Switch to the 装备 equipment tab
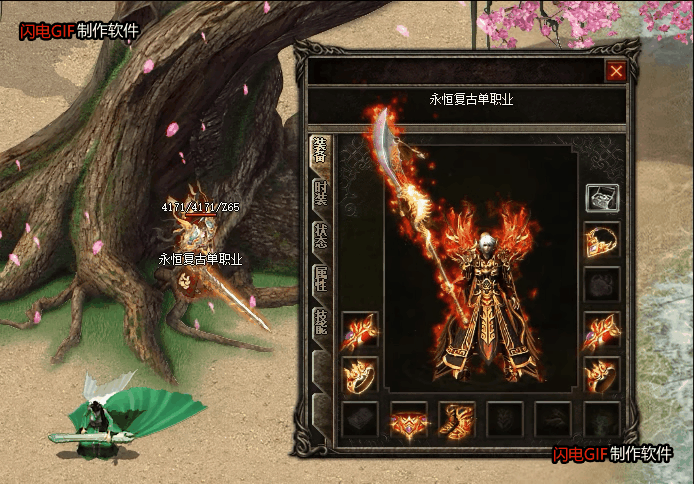Screen dimensions: 694x484 (320, 150)
